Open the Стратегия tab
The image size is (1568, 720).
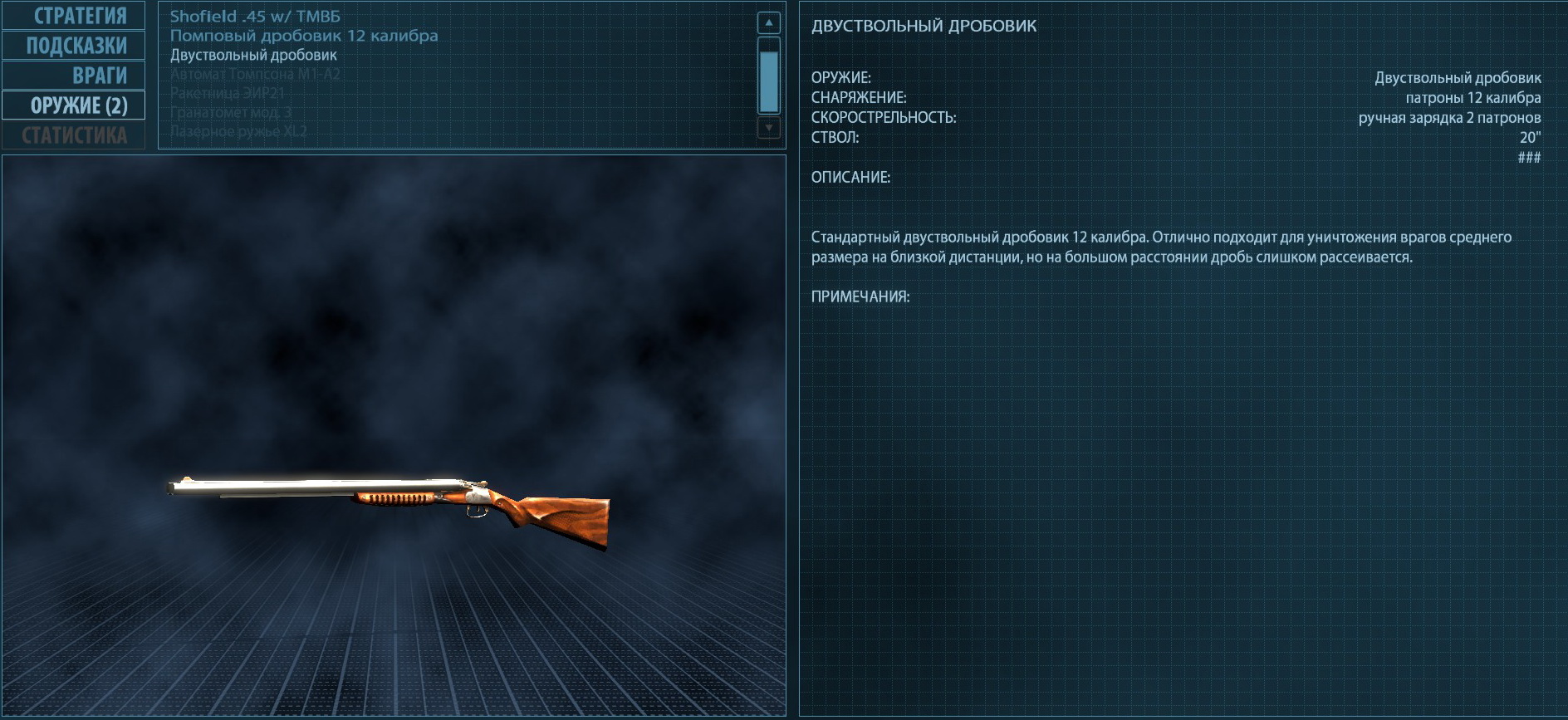click(74, 16)
